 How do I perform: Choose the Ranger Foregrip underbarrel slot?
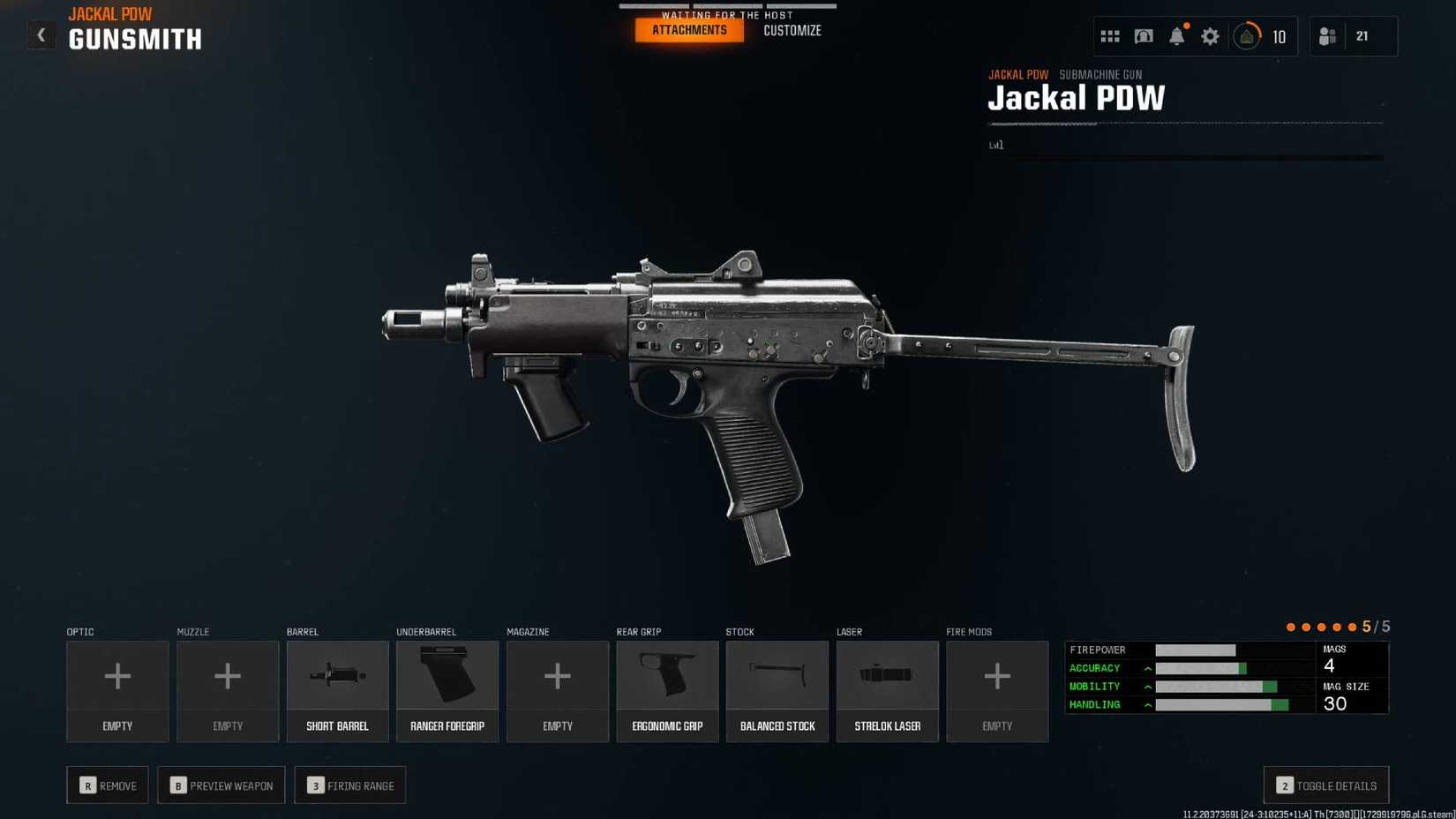tap(447, 691)
